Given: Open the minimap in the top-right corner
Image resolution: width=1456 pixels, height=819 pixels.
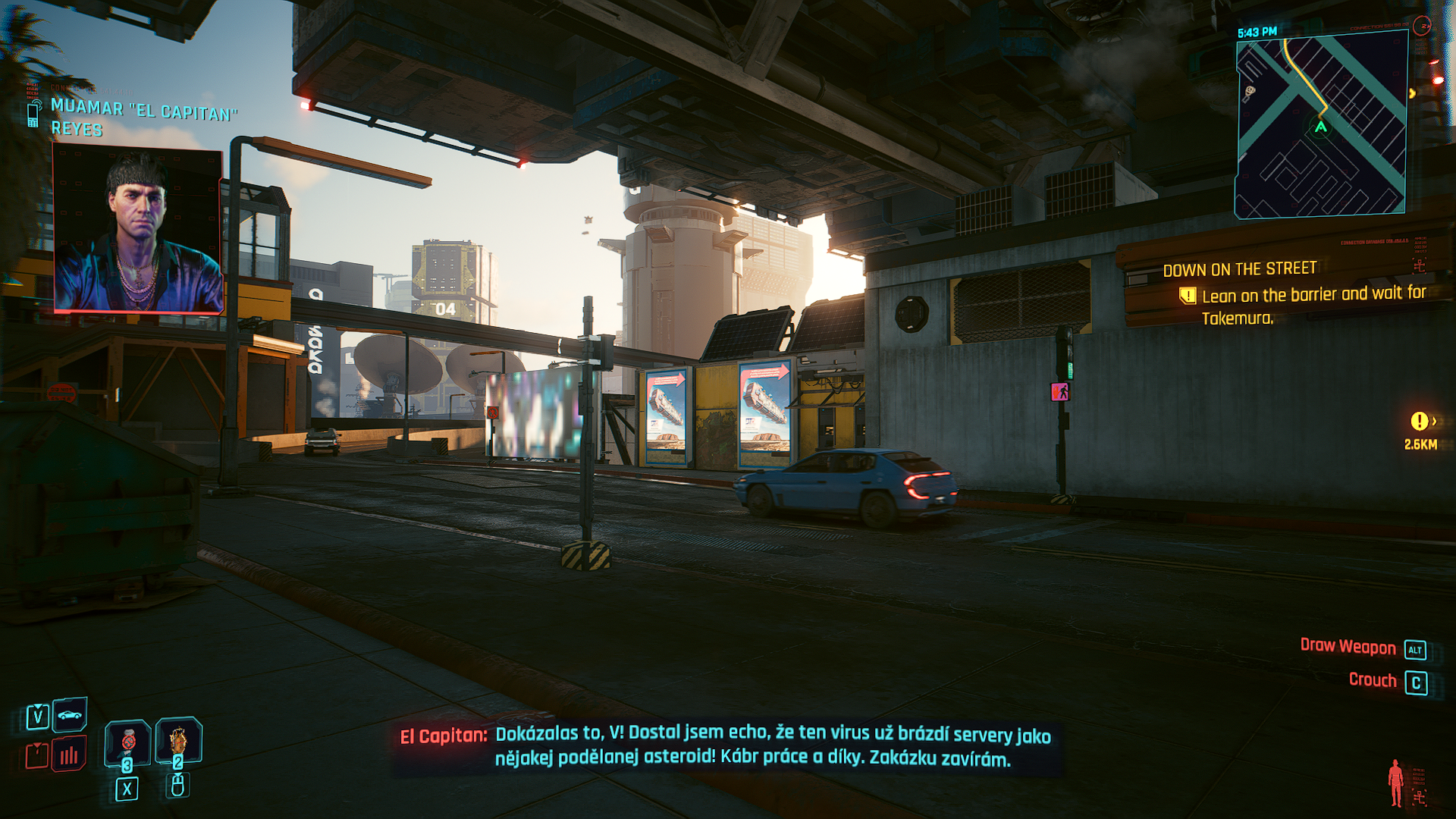Looking at the screenshot, I should [1321, 127].
